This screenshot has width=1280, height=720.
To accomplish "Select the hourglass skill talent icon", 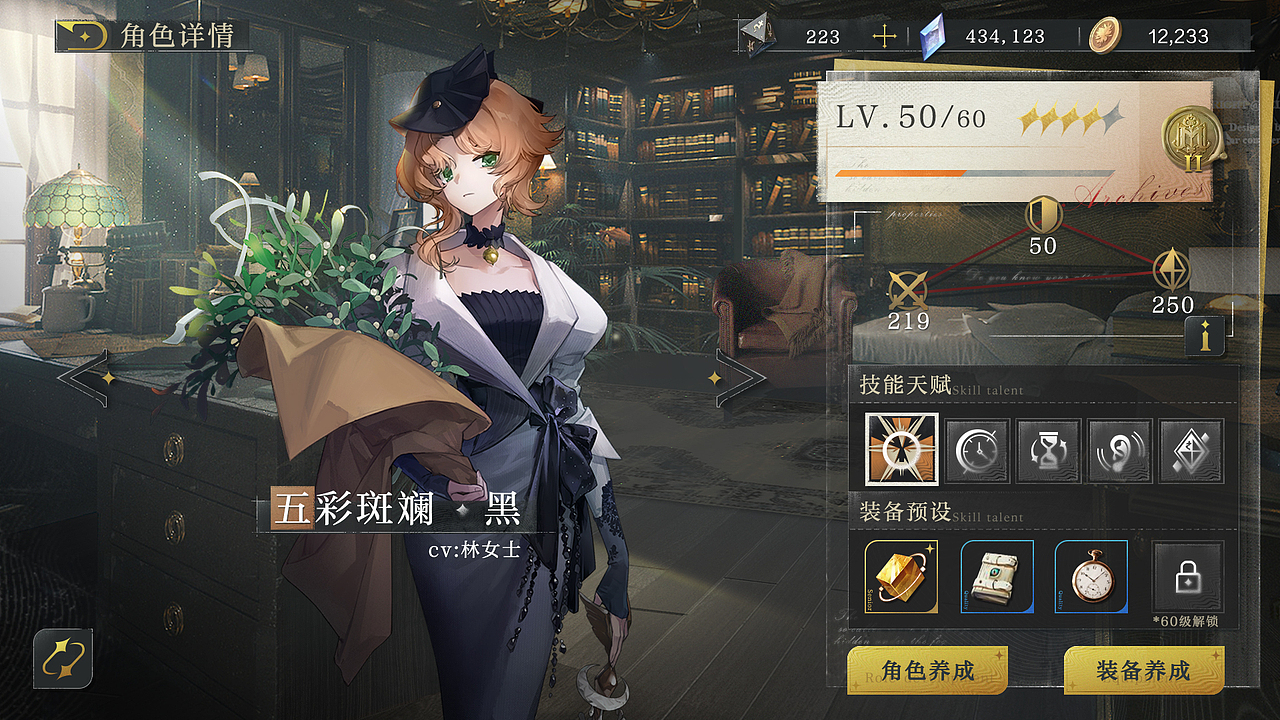I will [1047, 450].
